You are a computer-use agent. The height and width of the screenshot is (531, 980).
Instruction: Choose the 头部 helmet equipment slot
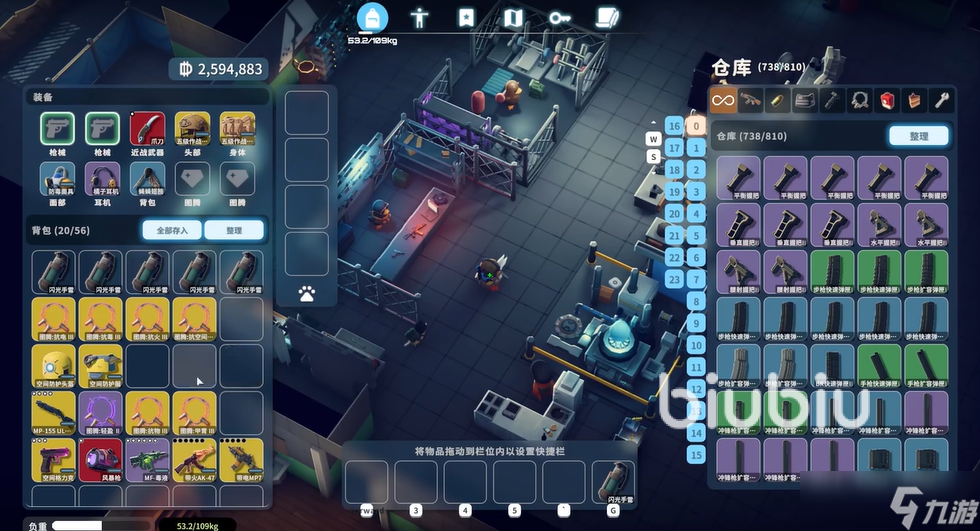click(193, 129)
